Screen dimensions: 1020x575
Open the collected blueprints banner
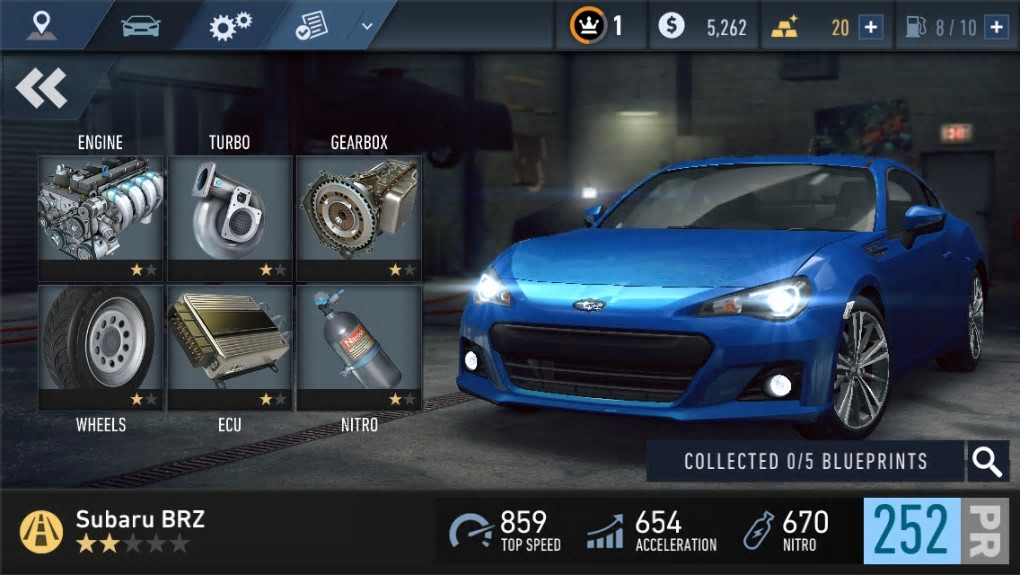[805, 461]
